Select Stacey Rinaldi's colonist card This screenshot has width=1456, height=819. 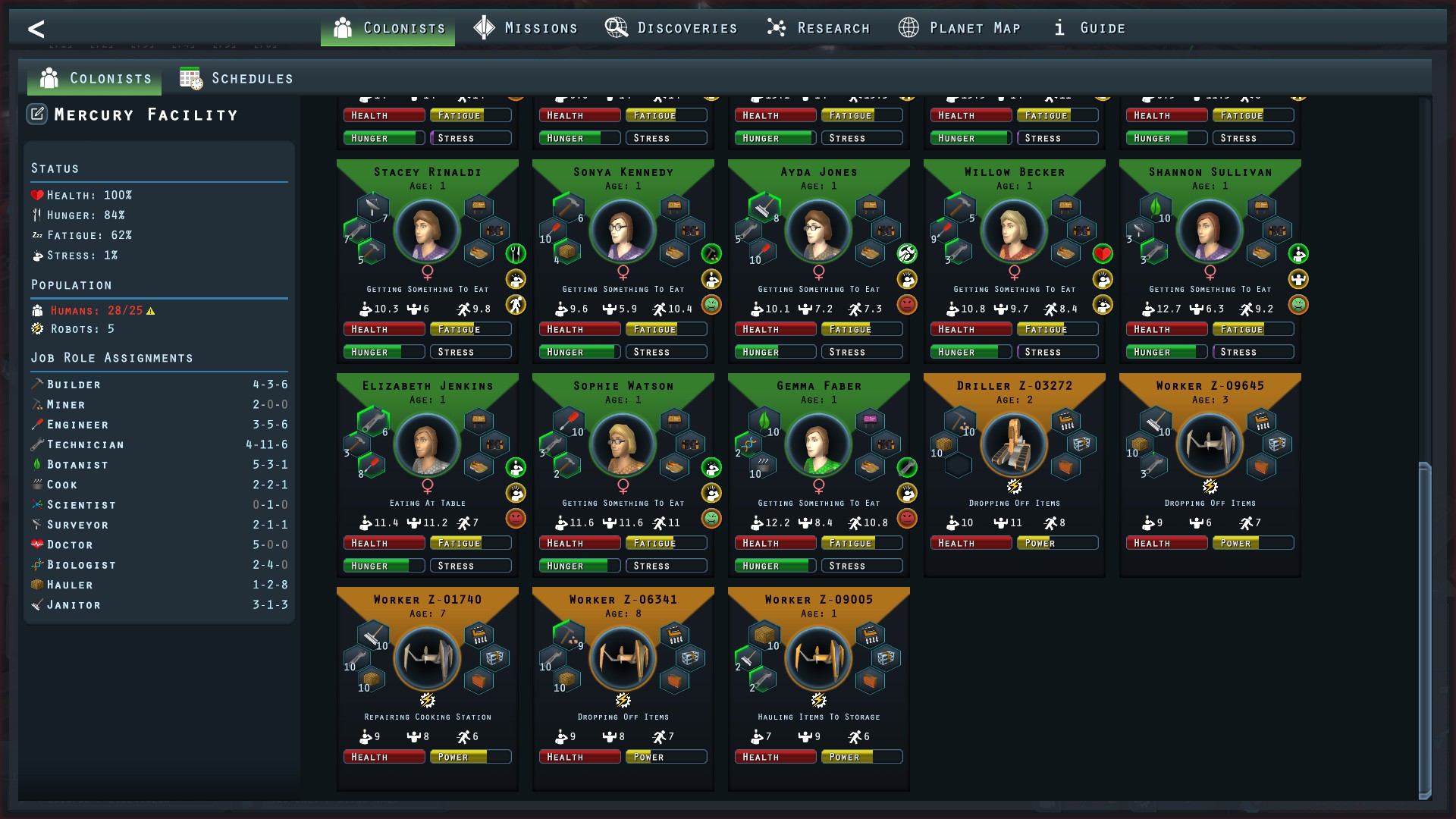[427, 231]
